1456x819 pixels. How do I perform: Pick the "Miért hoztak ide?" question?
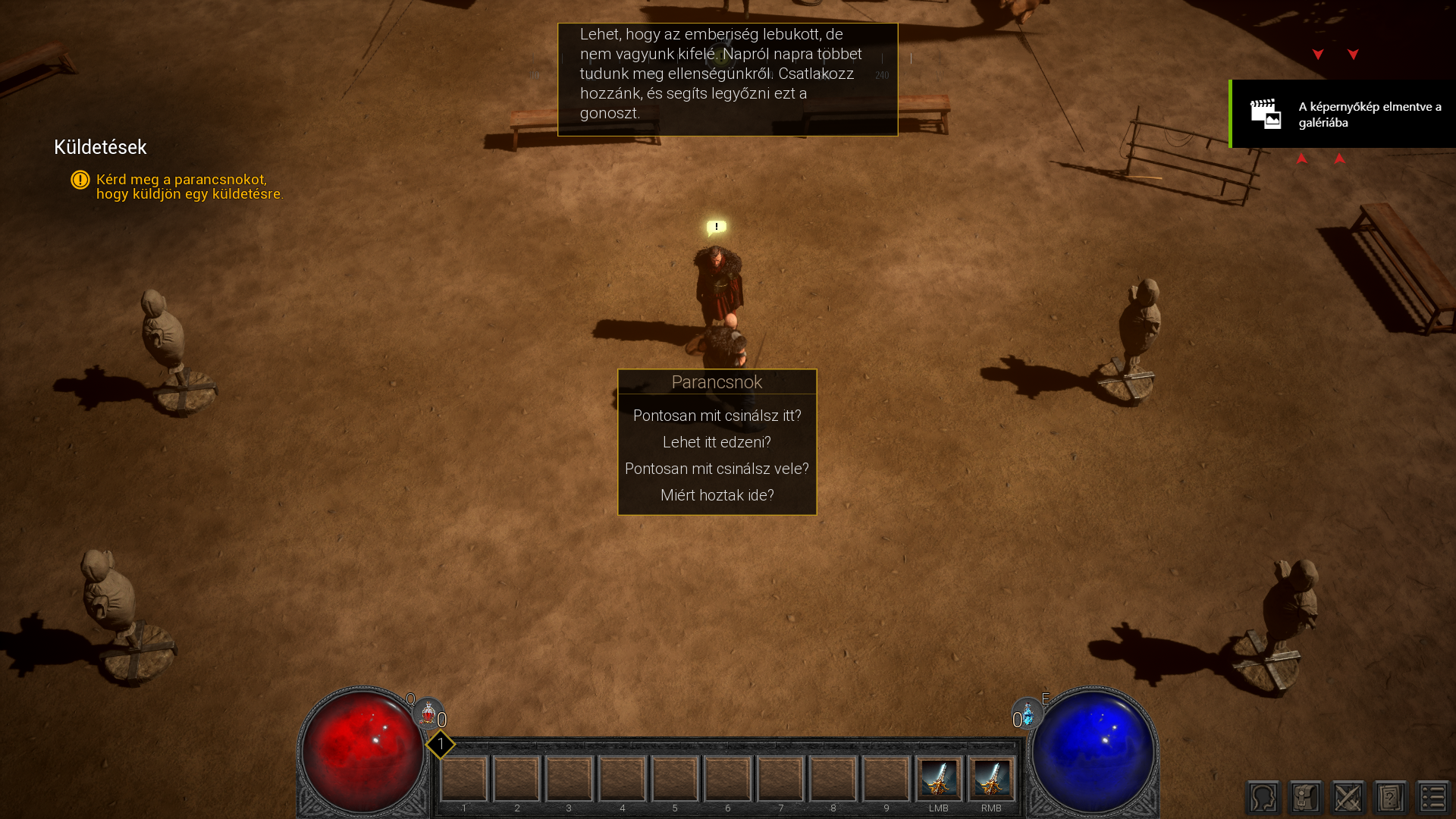tap(717, 495)
